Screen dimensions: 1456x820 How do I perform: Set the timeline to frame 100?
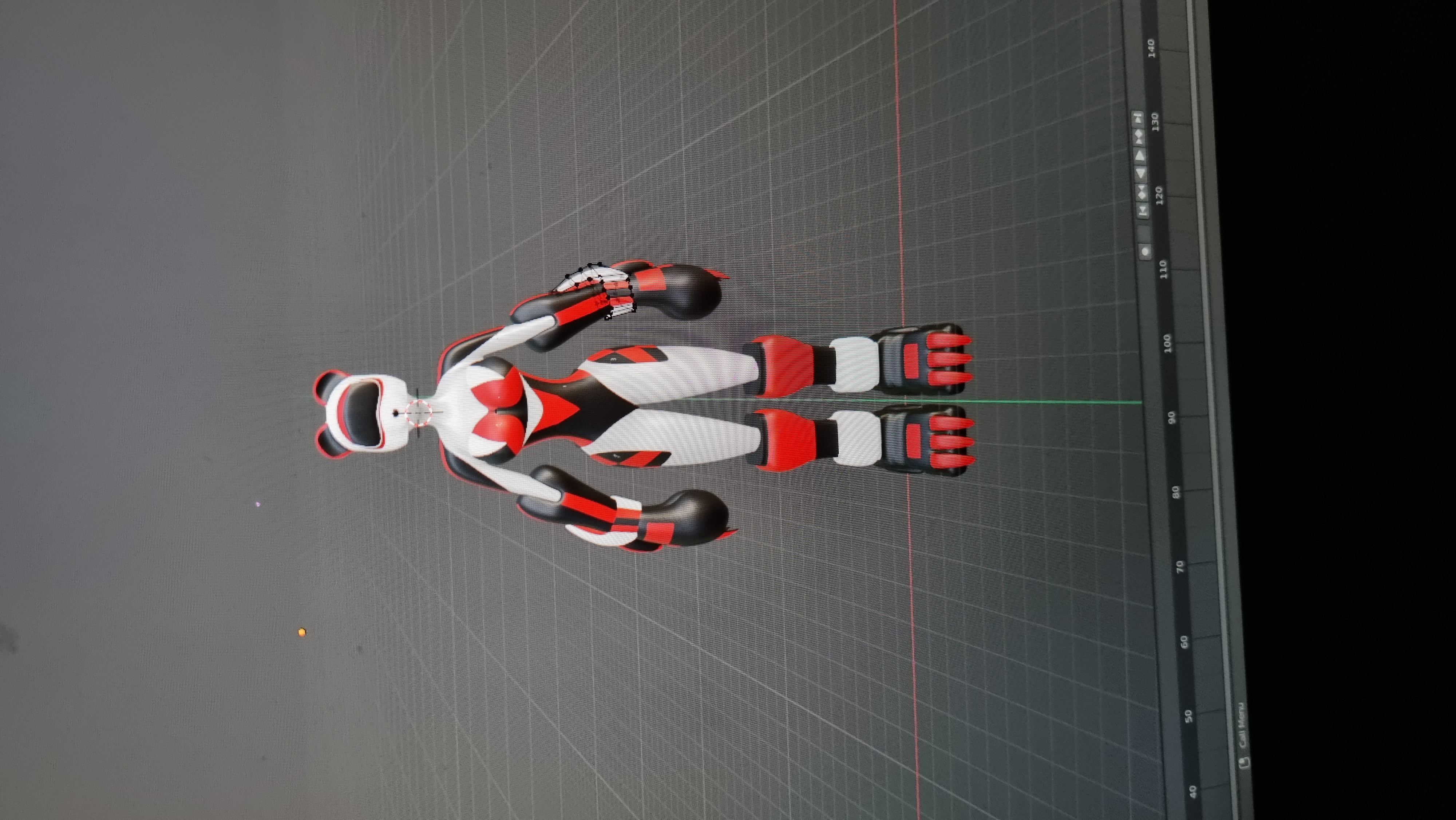[1168, 343]
